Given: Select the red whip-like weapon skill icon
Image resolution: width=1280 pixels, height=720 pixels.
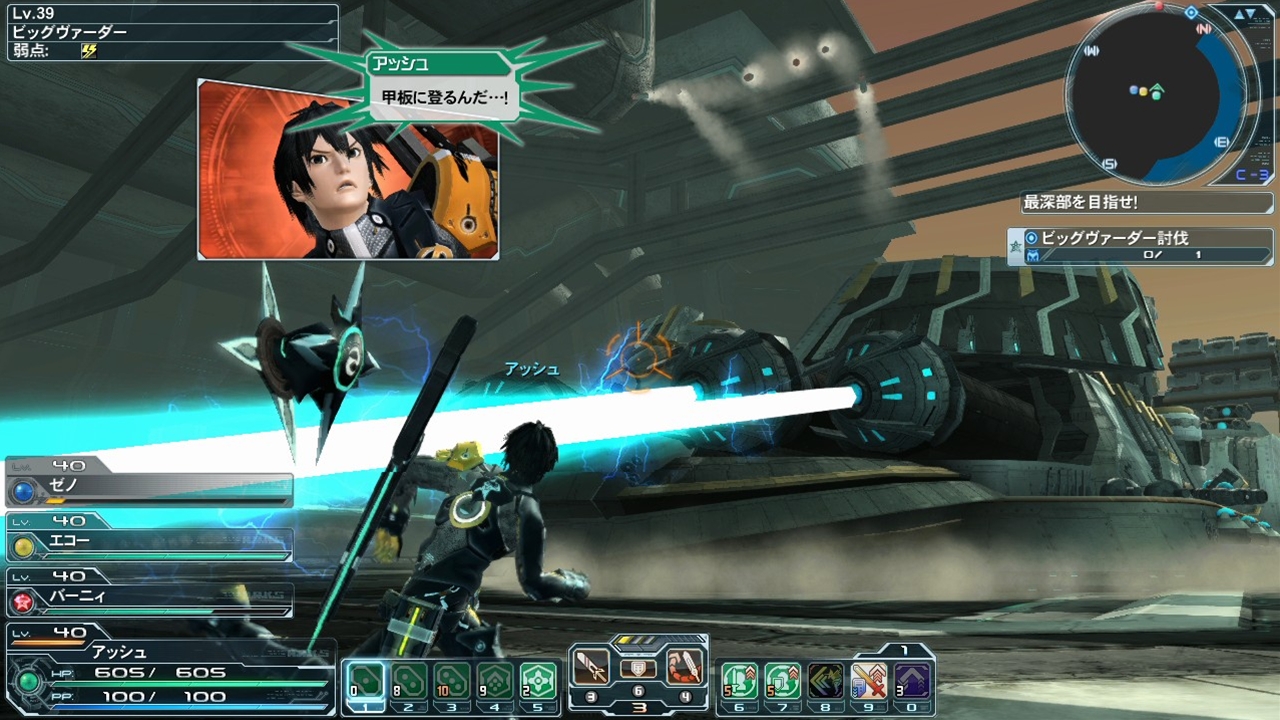Looking at the screenshot, I should click(685, 667).
